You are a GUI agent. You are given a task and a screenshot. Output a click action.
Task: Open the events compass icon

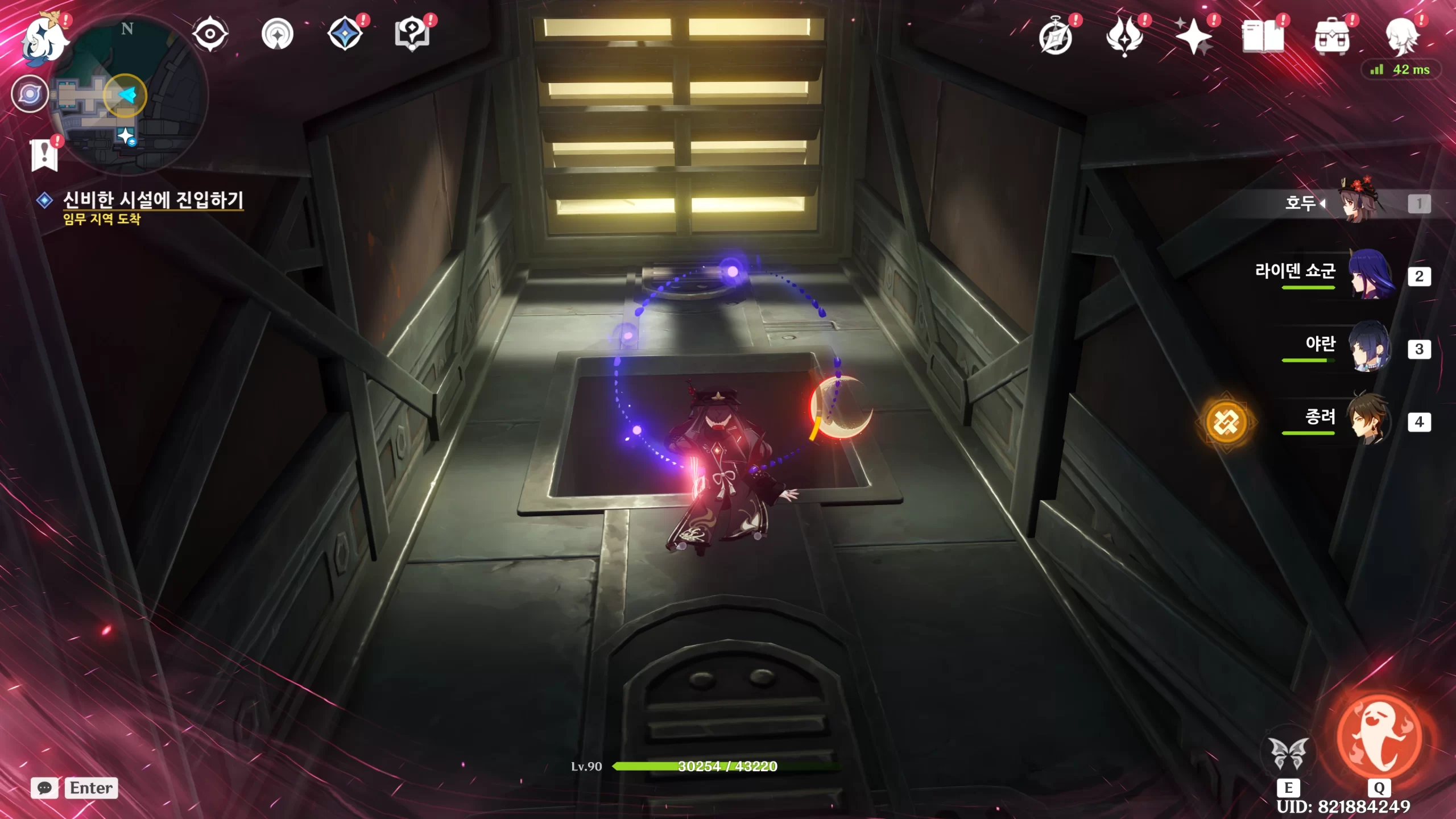(278, 34)
